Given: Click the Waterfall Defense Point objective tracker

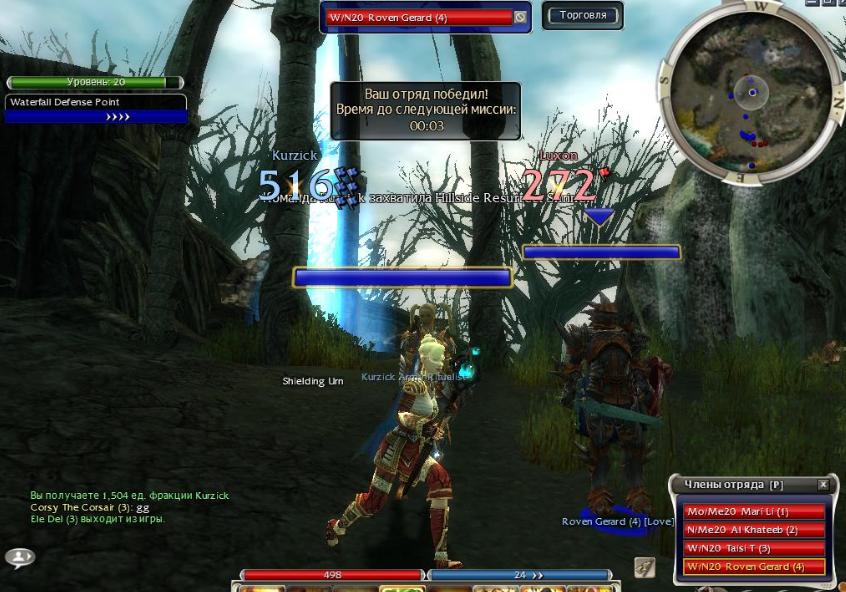Looking at the screenshot, I should pyautogui.click(x=96, y=109).
